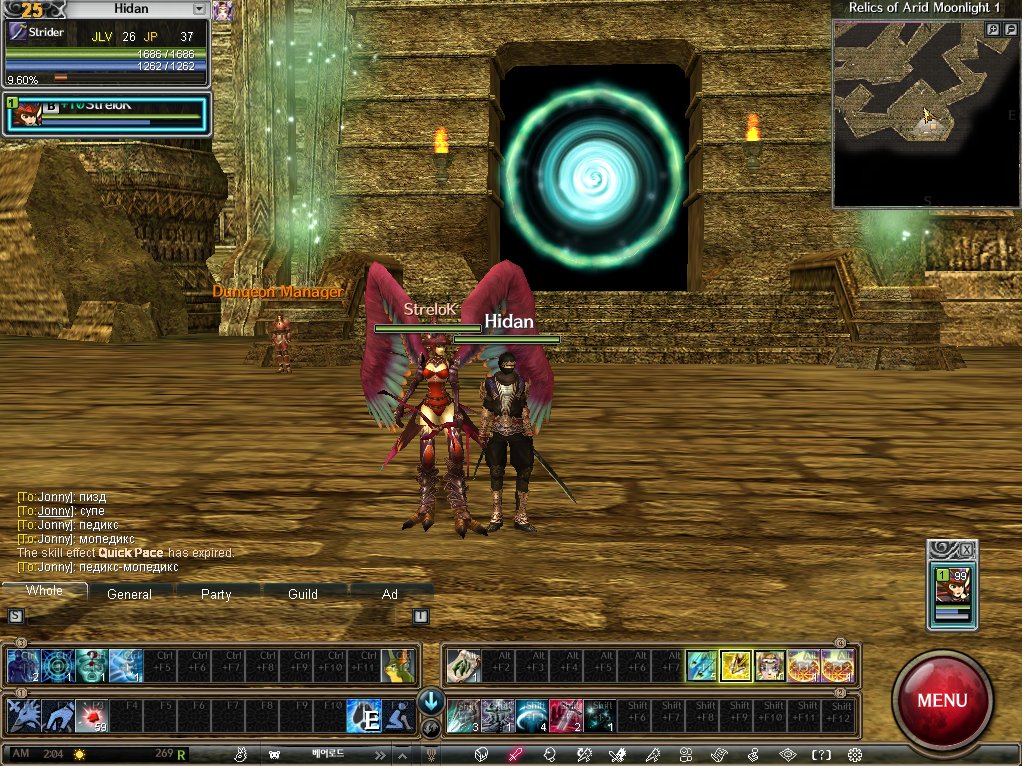The image size is (1022, 766).
Task: Zoom in on the minimap
Action: pyautogui.click(x=993, y=30)
